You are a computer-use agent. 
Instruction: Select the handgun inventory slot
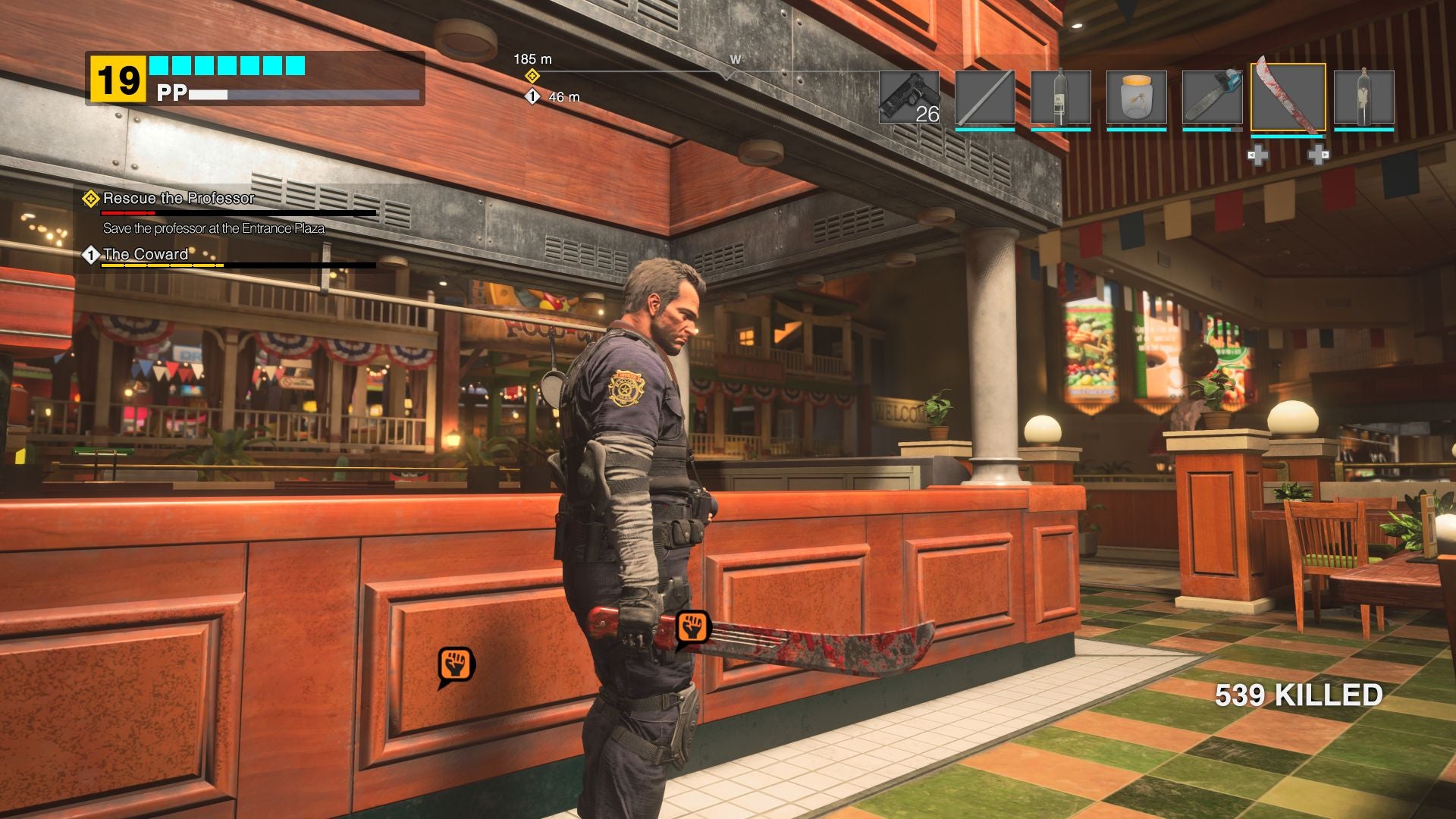click(908, 96)
